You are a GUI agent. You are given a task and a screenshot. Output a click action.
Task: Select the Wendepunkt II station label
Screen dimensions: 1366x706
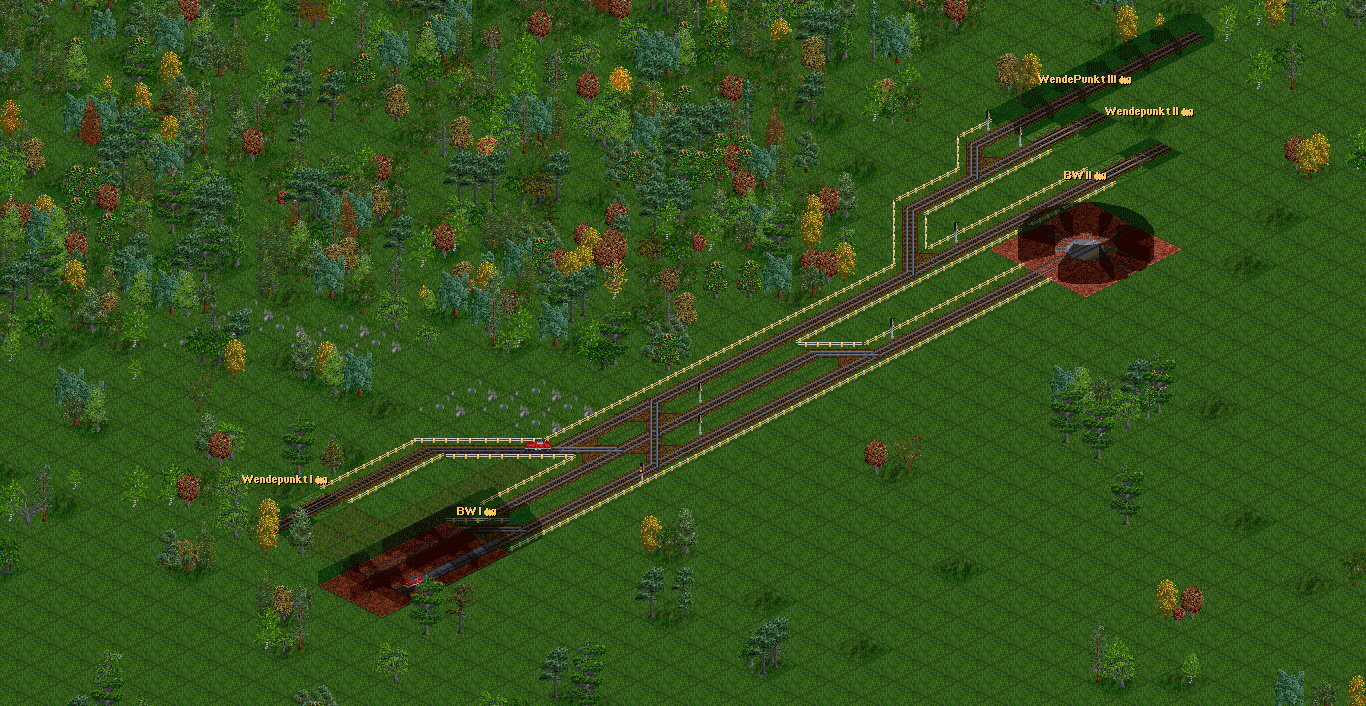coord(1148,111)
